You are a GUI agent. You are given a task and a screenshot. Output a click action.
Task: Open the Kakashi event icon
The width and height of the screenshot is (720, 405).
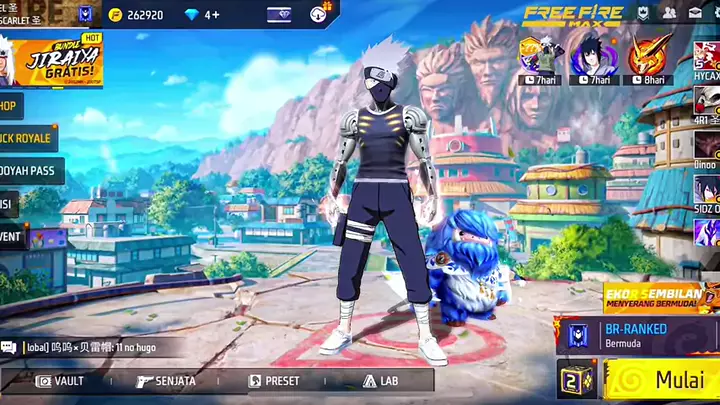point(546,58)
